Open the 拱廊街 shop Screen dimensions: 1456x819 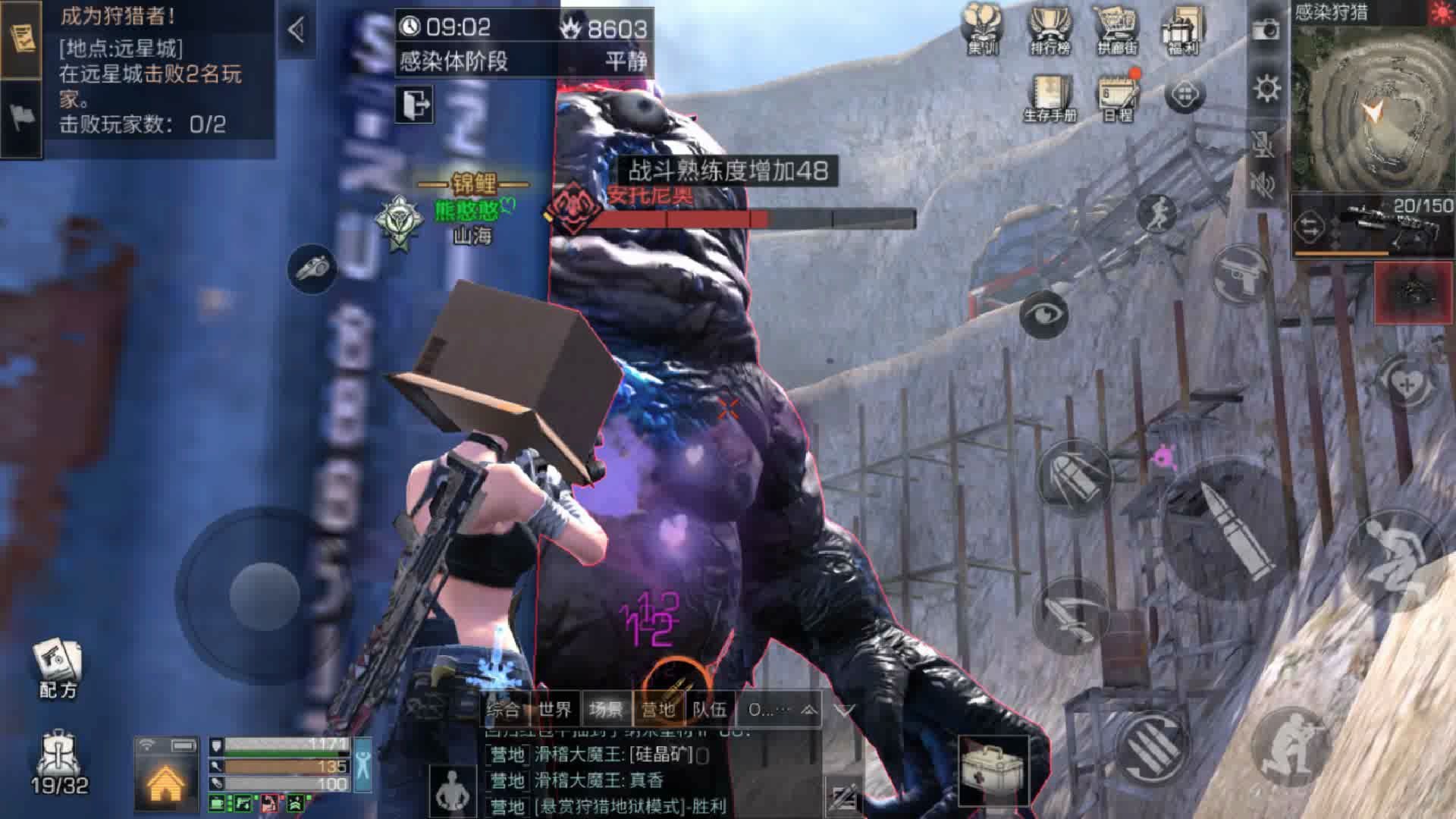click(x=1117, y=29)
